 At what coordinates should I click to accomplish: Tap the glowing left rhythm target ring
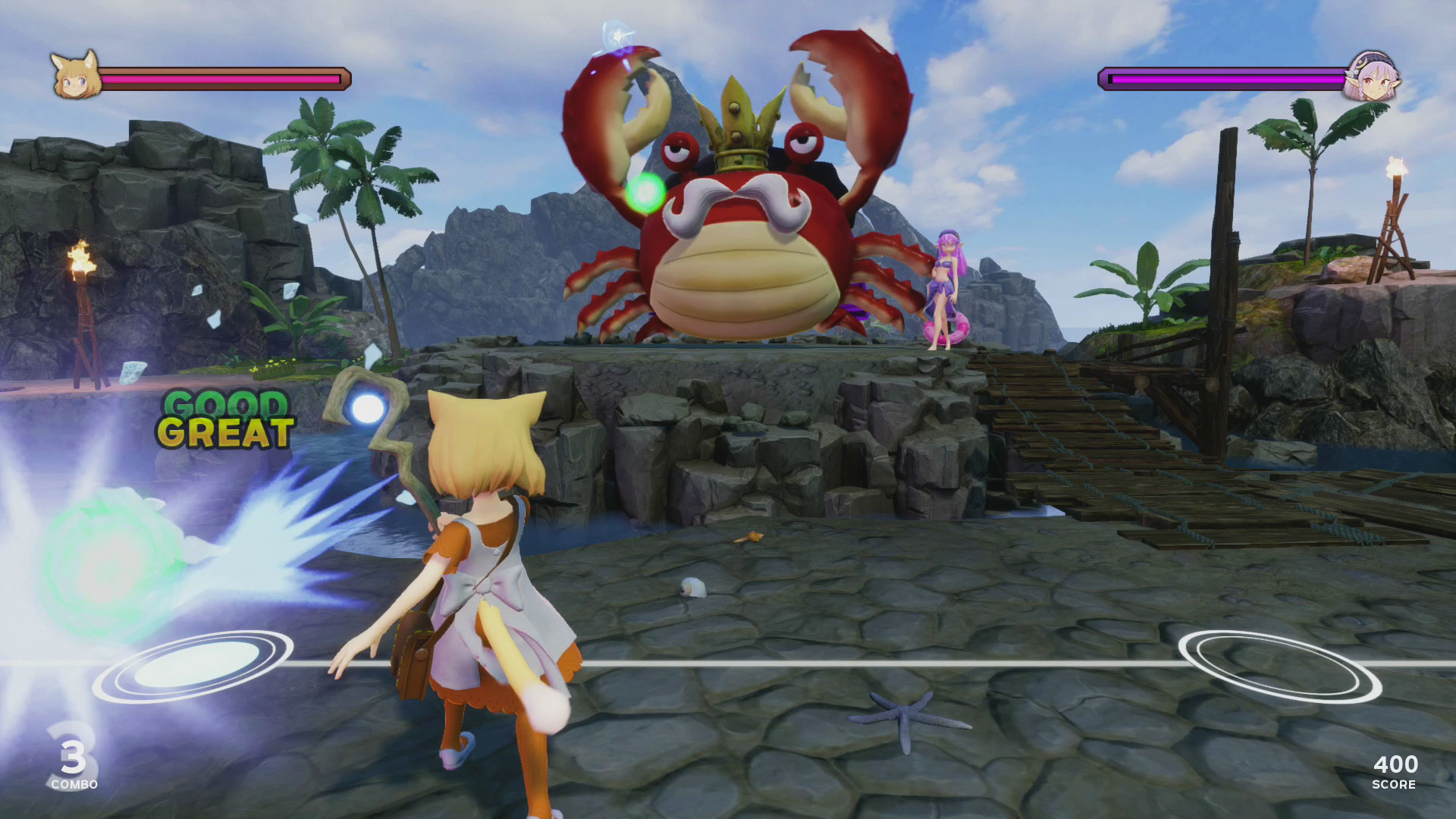(x=193, y=666)
